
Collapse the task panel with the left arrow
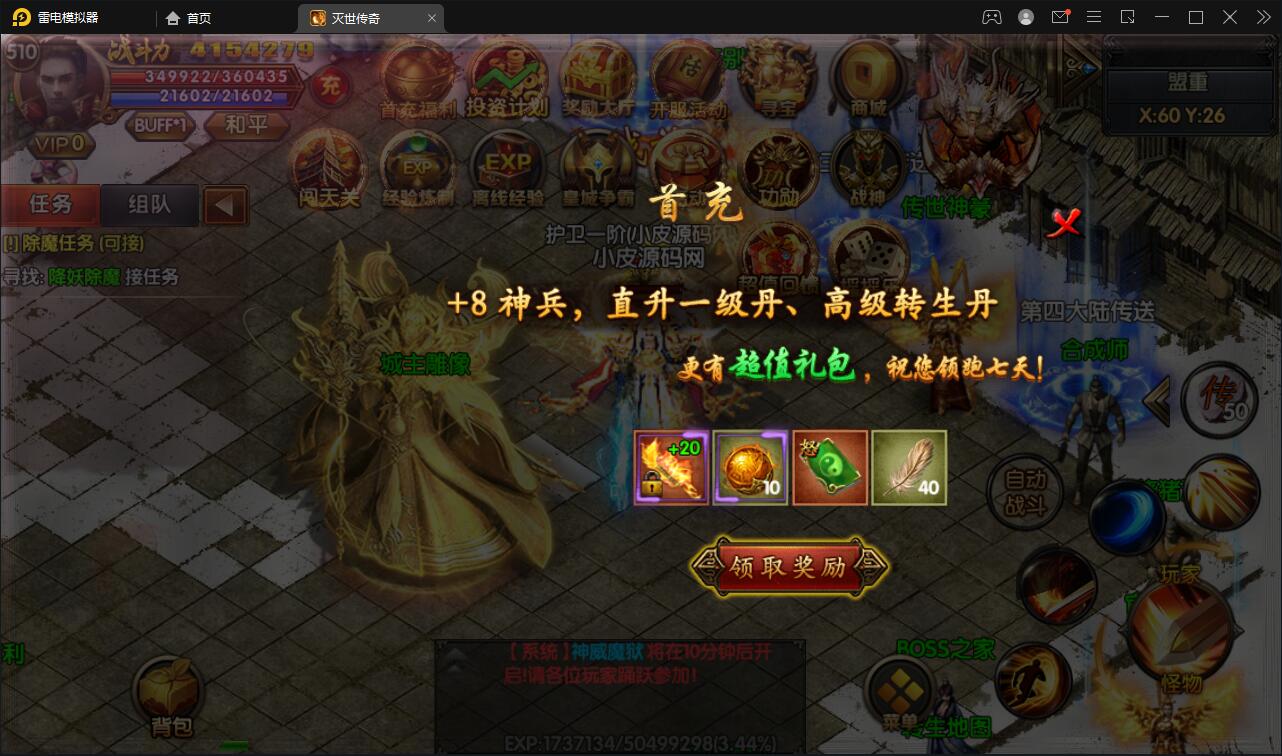pos(226,205)
